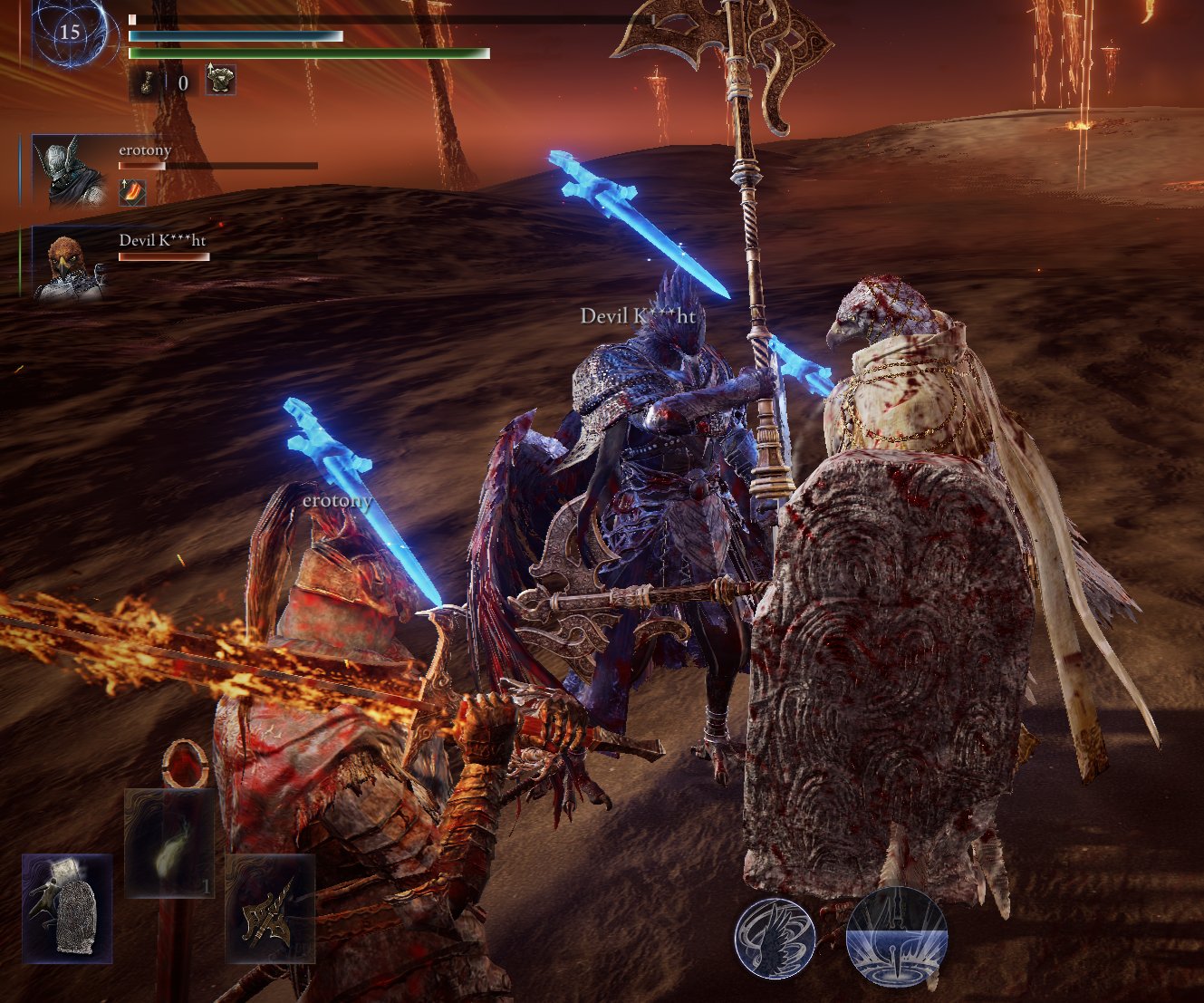The height and width of the screenshot is (1003, 1204).
Task: Use the glowing wisp consumable item slot
Action: coord(169,844)
